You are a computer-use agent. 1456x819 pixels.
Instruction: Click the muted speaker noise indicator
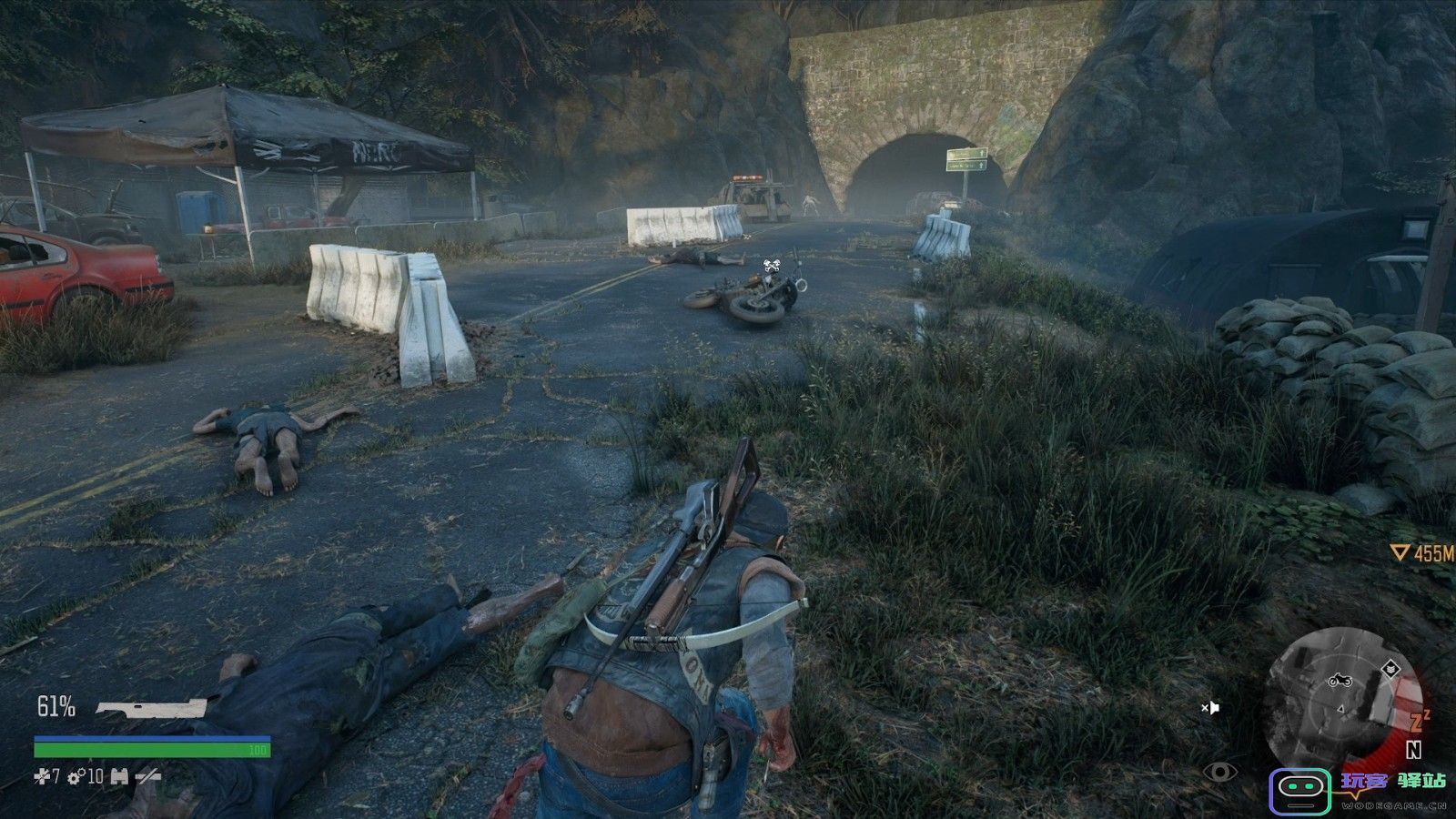click(1209, 707)
